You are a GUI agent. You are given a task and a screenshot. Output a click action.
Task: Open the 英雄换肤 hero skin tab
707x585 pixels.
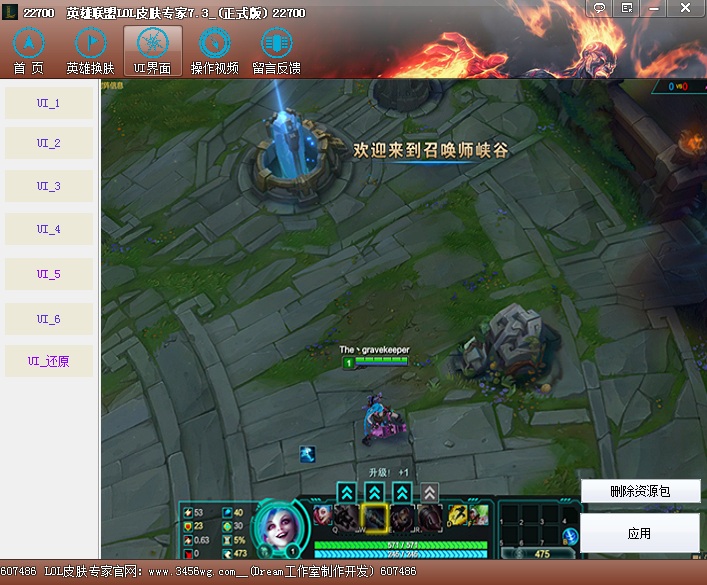[90, 52]
